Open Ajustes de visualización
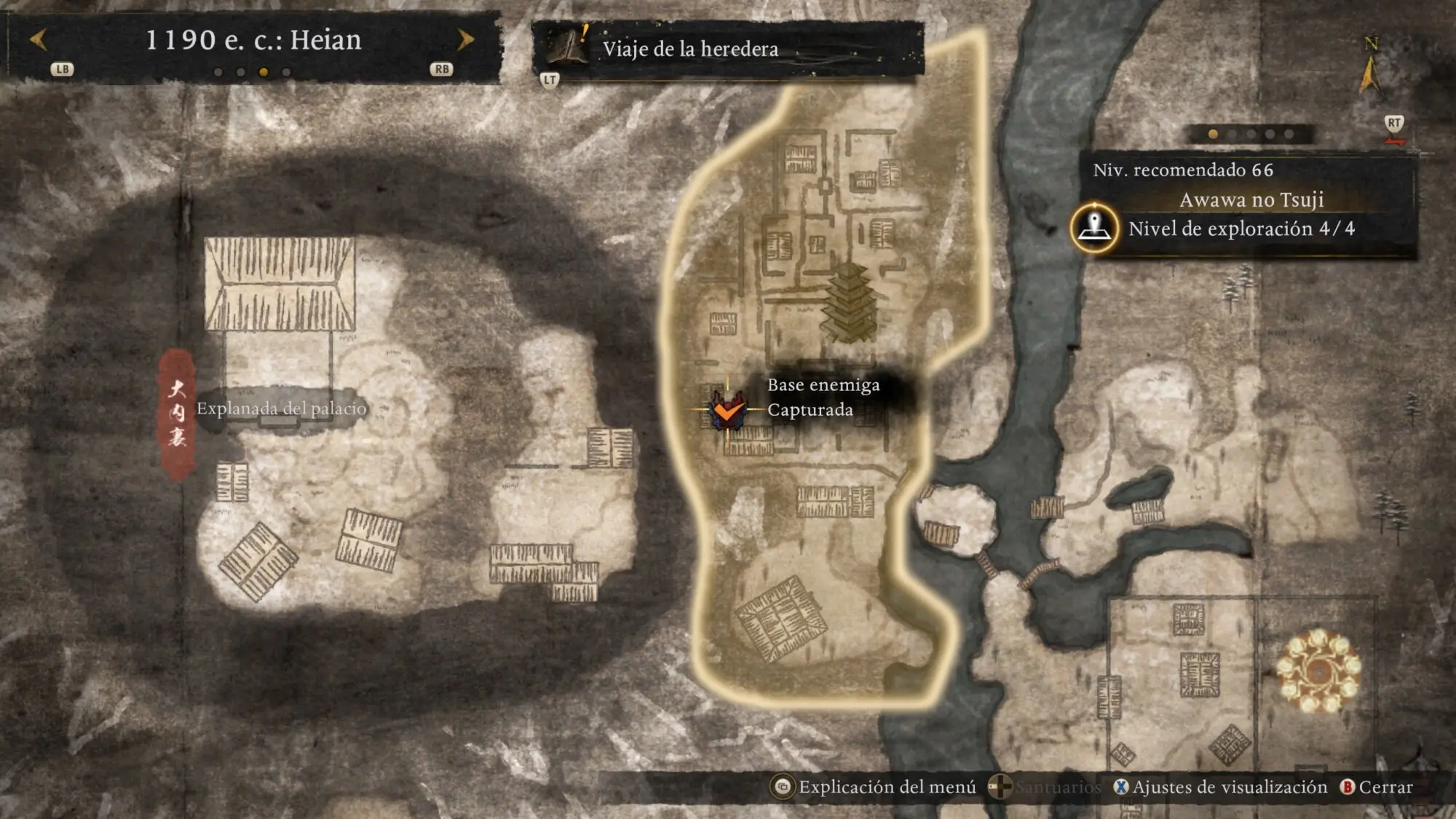The image size is (1456, 819). [x=1221, y=787]
